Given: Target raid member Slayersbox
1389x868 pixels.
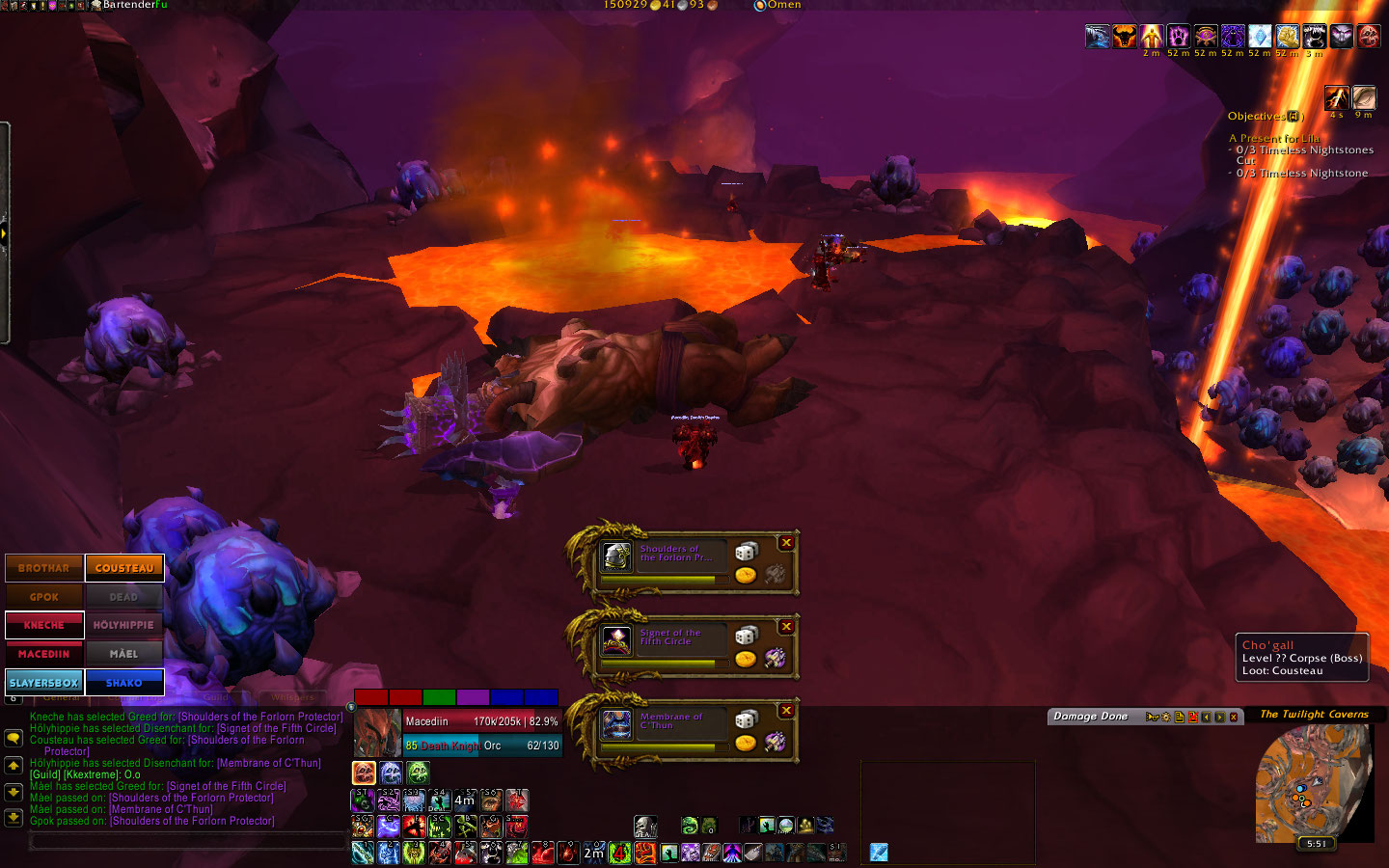Looking at the screenshot, I should 44,682.
